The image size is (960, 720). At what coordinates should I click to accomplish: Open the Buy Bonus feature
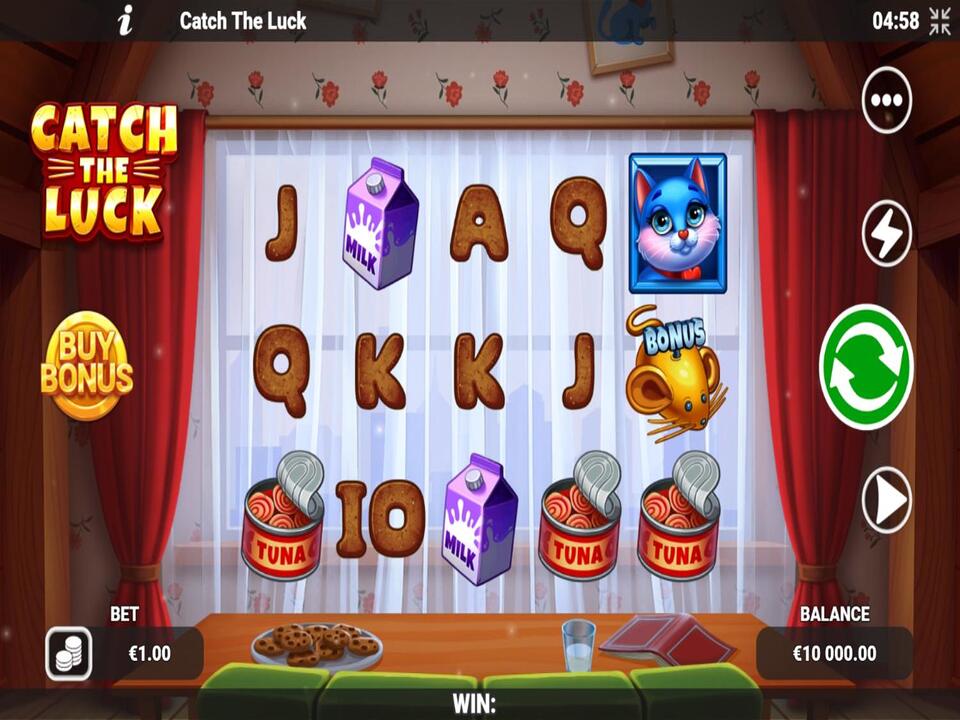click(87, 366)
